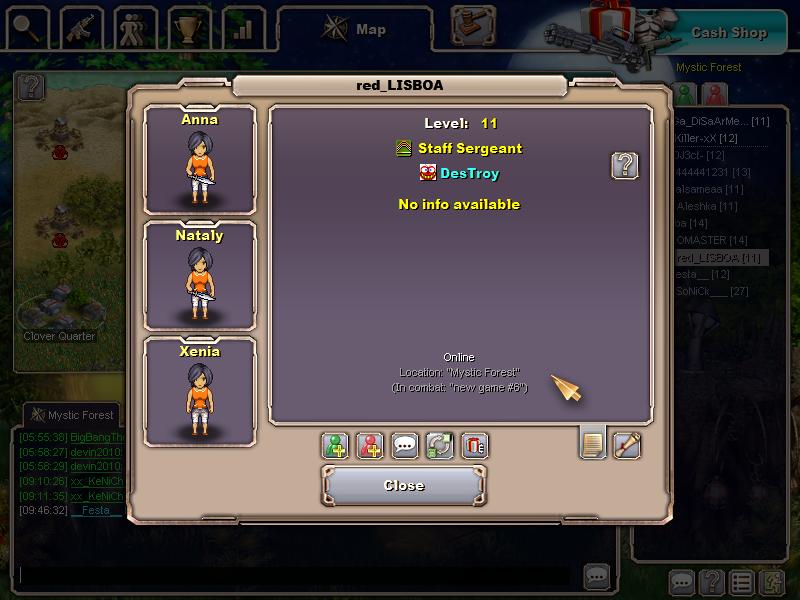The image size is (800, 600).
Task: Close the red_LISBOA profile window
Action: coord(404,485)
